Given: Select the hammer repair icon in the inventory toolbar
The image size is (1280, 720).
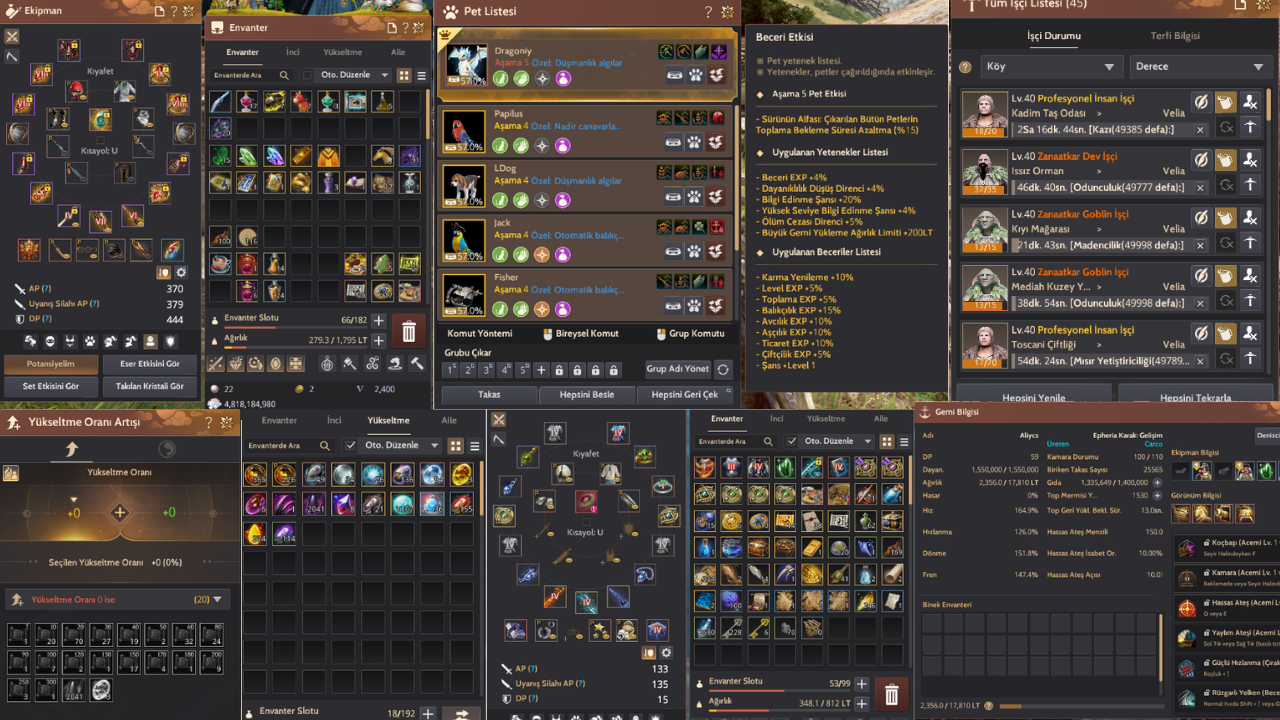Looking at the screenshot, I should point(415,364).
